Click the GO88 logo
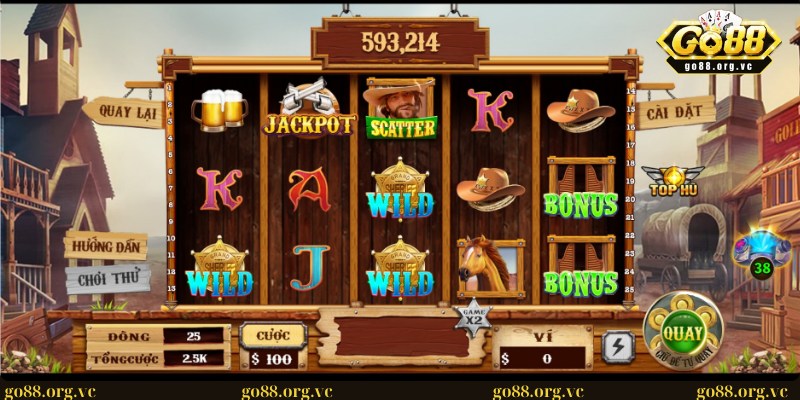The height and width of the screenshot is (400, 800). coord(714,42)
